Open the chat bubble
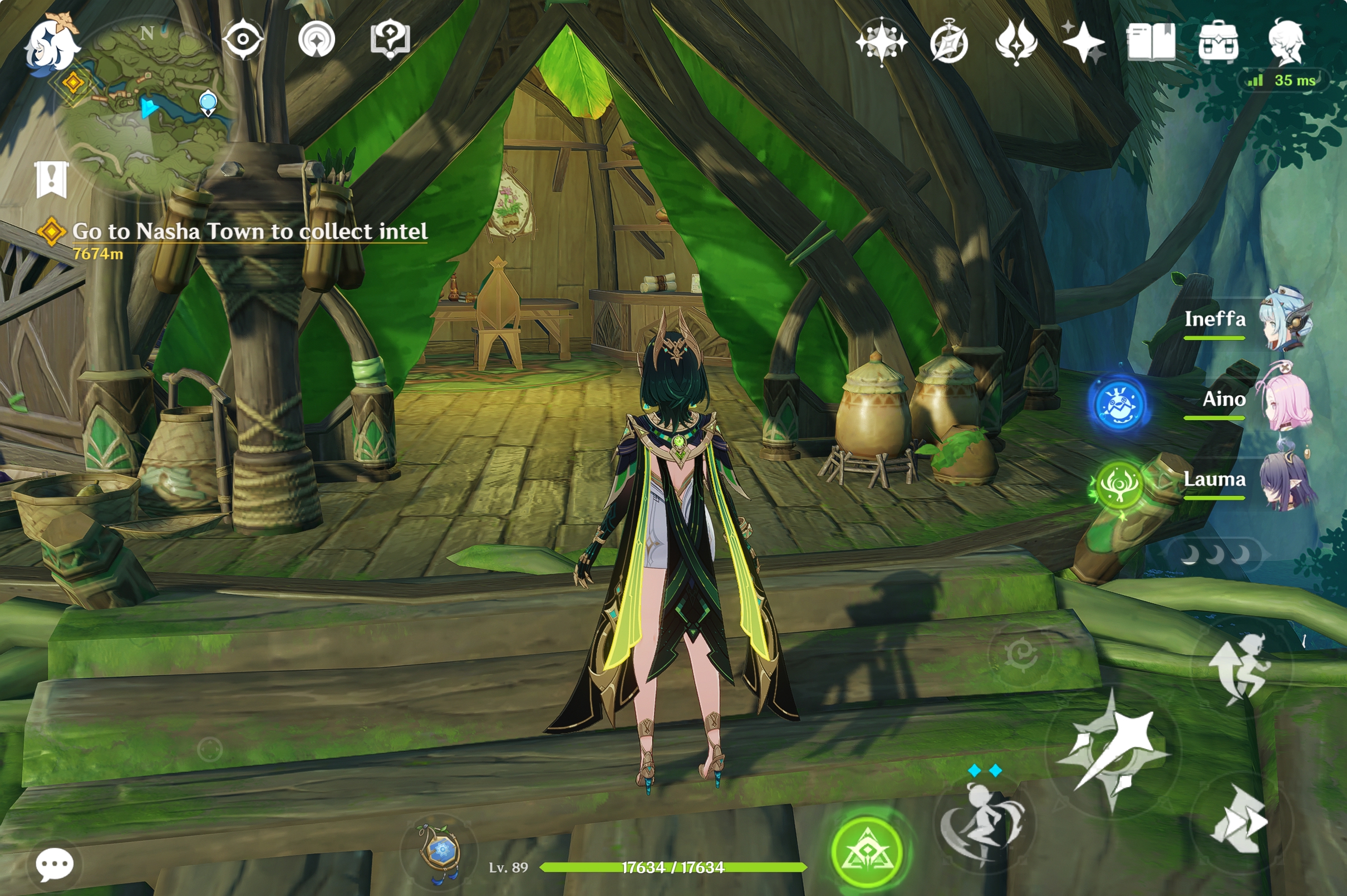The width and height of the screenshot is (1347, 896). (55, 865)
